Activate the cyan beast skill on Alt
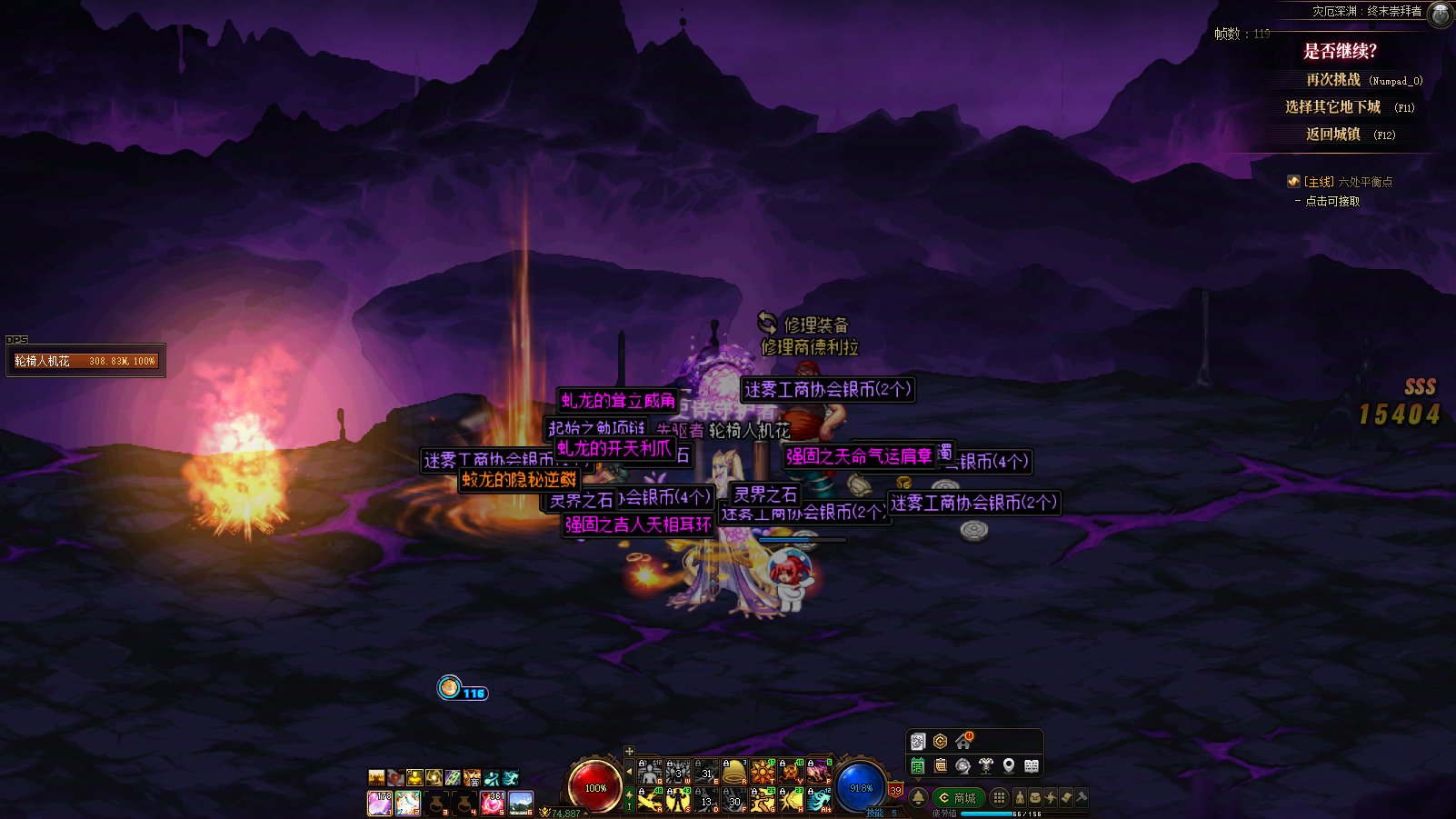The width and height of the screenshot is (1456, 819). click(x=819, y=800)
